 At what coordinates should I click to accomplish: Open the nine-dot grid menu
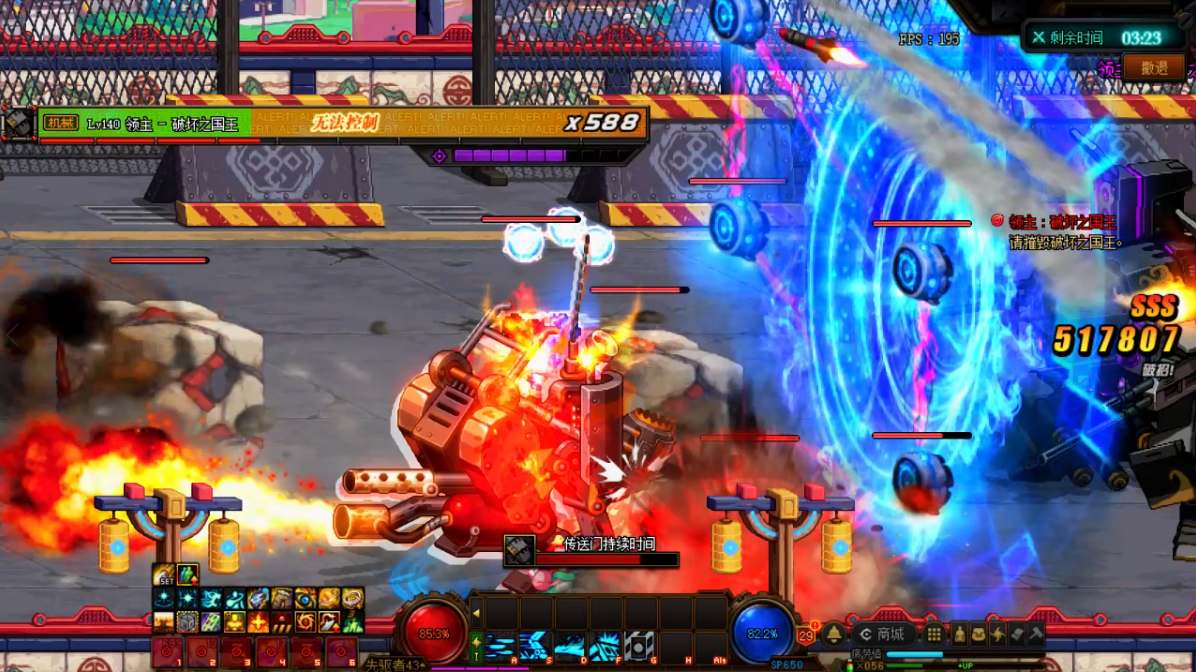(x=933, y=634)
